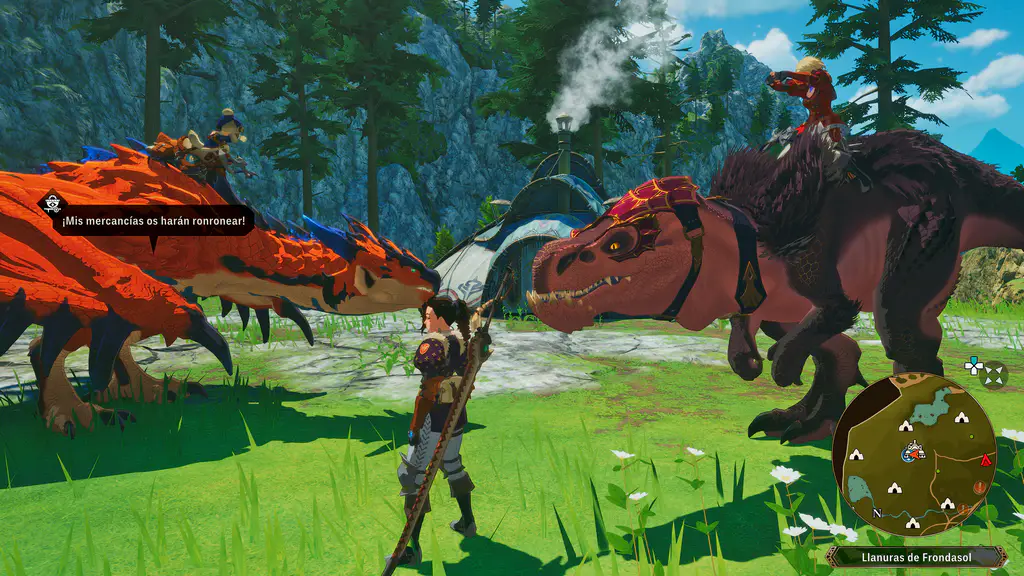Image resolution: width=1024 pixels, height=576 pixels.
Task: Click the merchant cart icon on speech bubble
Action: pyautogui.click(x=53, y=204)
